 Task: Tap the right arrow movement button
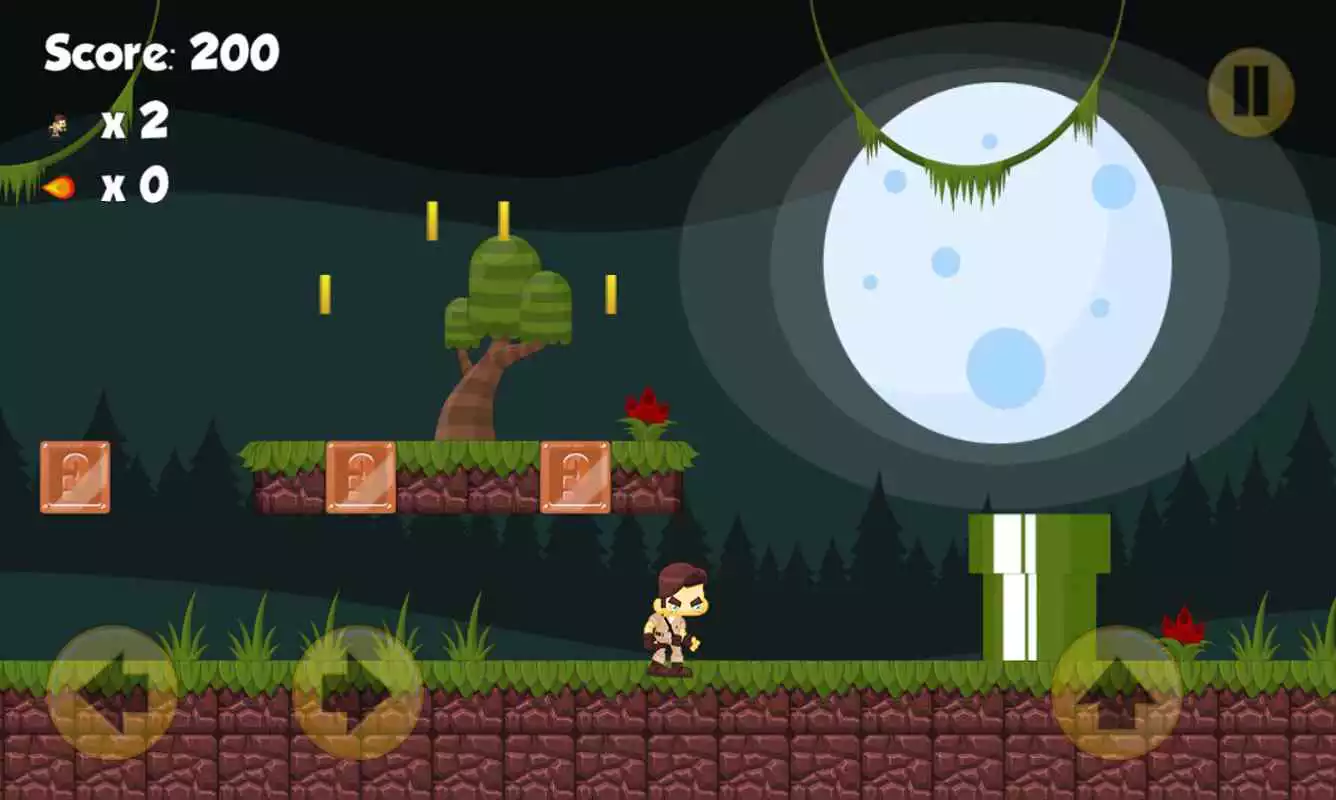(x=357, y=692)
